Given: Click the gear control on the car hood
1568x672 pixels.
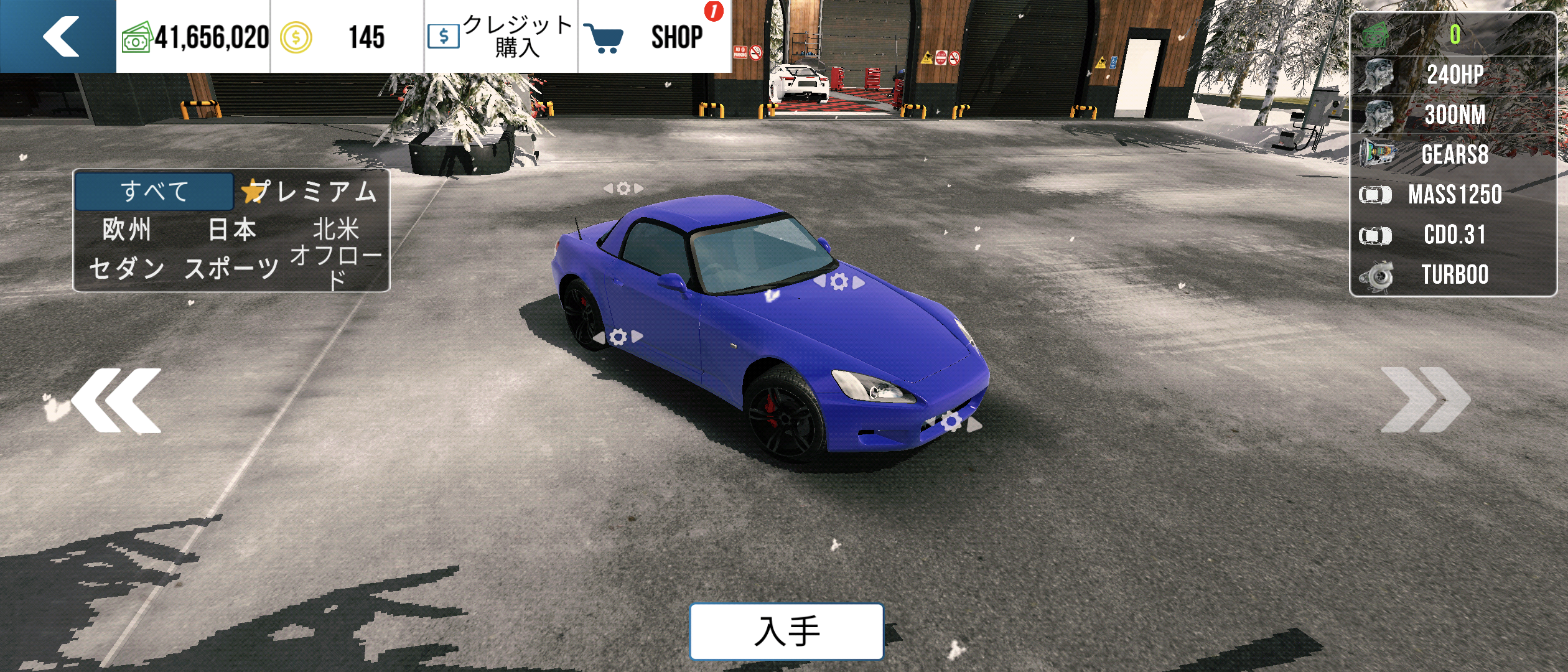Looking at the screenshot, I should pyautogui.click(x=839, y=282).
